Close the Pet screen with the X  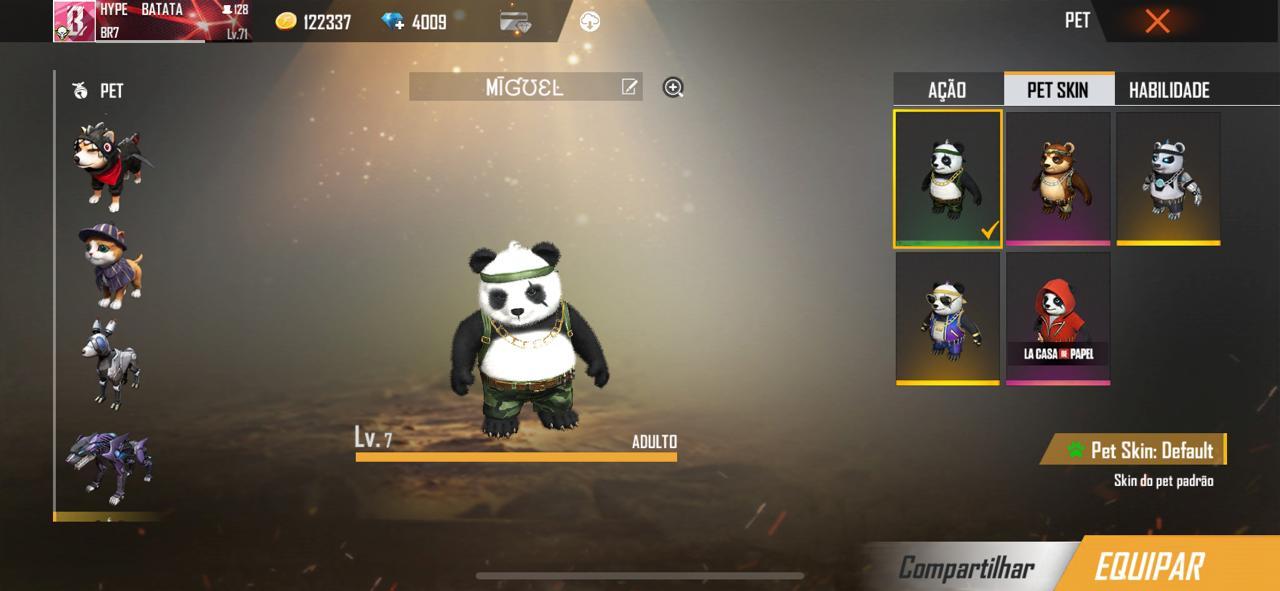[1157, 21]
